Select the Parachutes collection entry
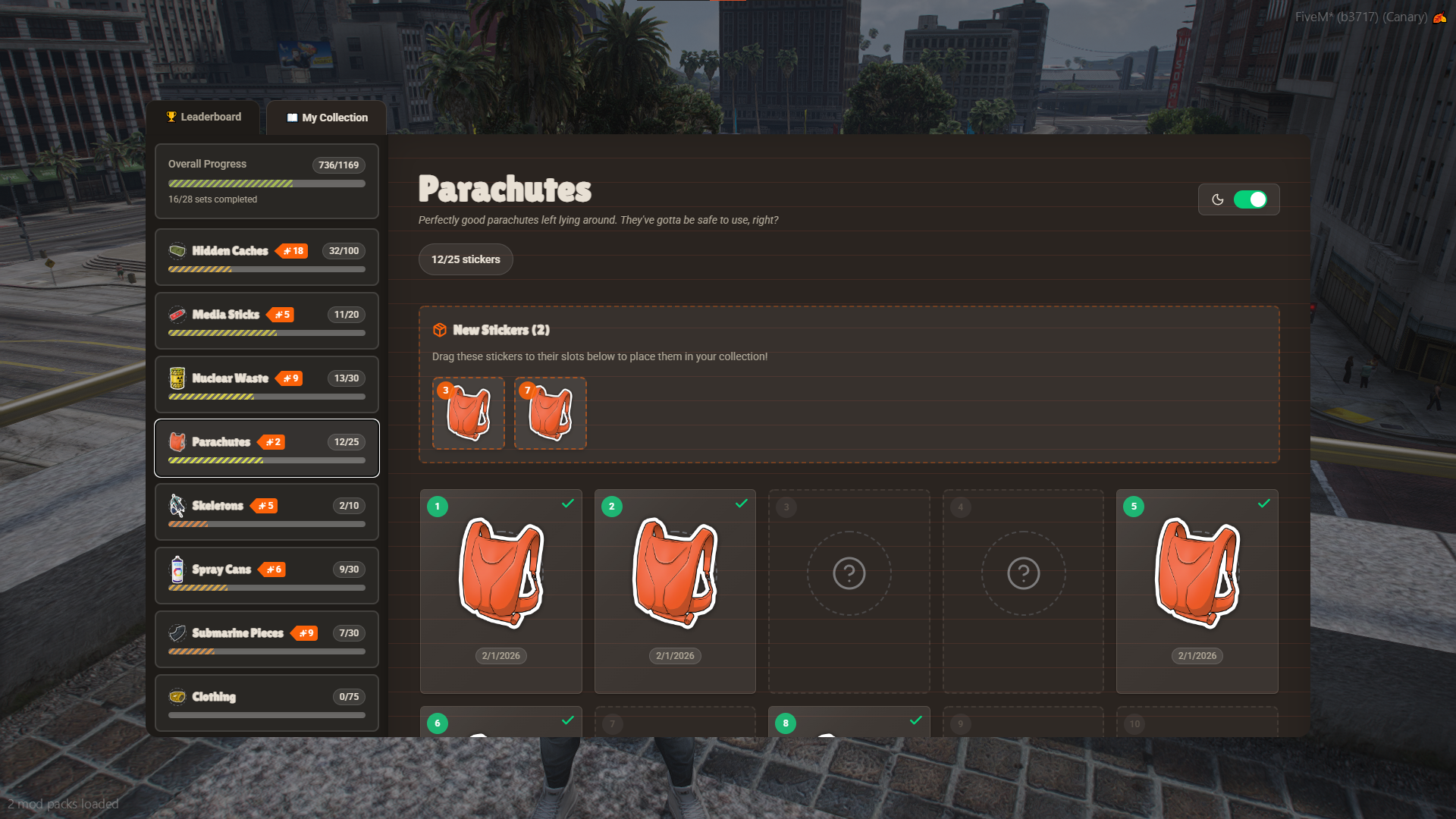The width and height of the screenshot is (1456, 819). 266,448
